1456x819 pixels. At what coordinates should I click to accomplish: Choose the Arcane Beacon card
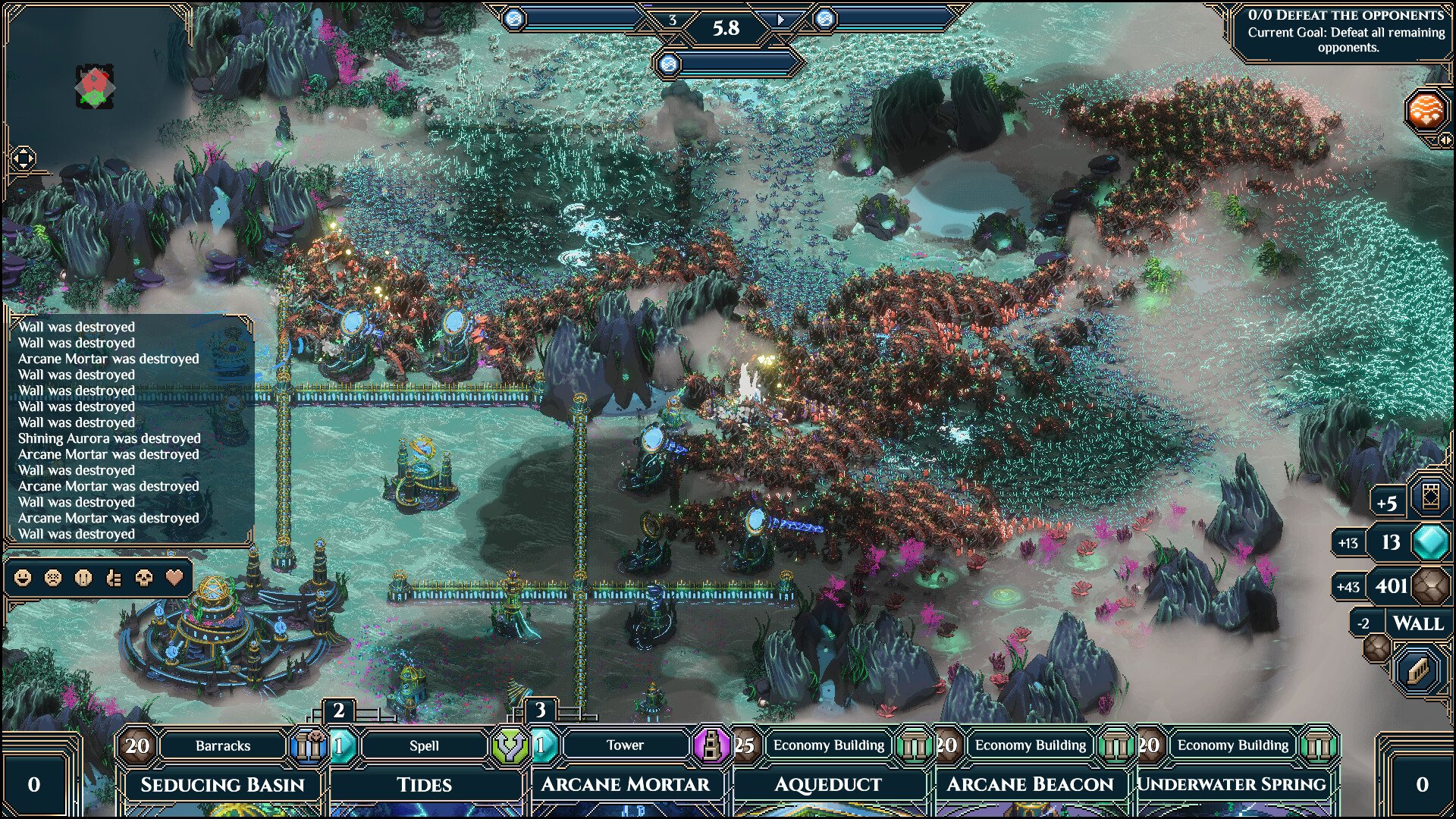coord(1030,783)
